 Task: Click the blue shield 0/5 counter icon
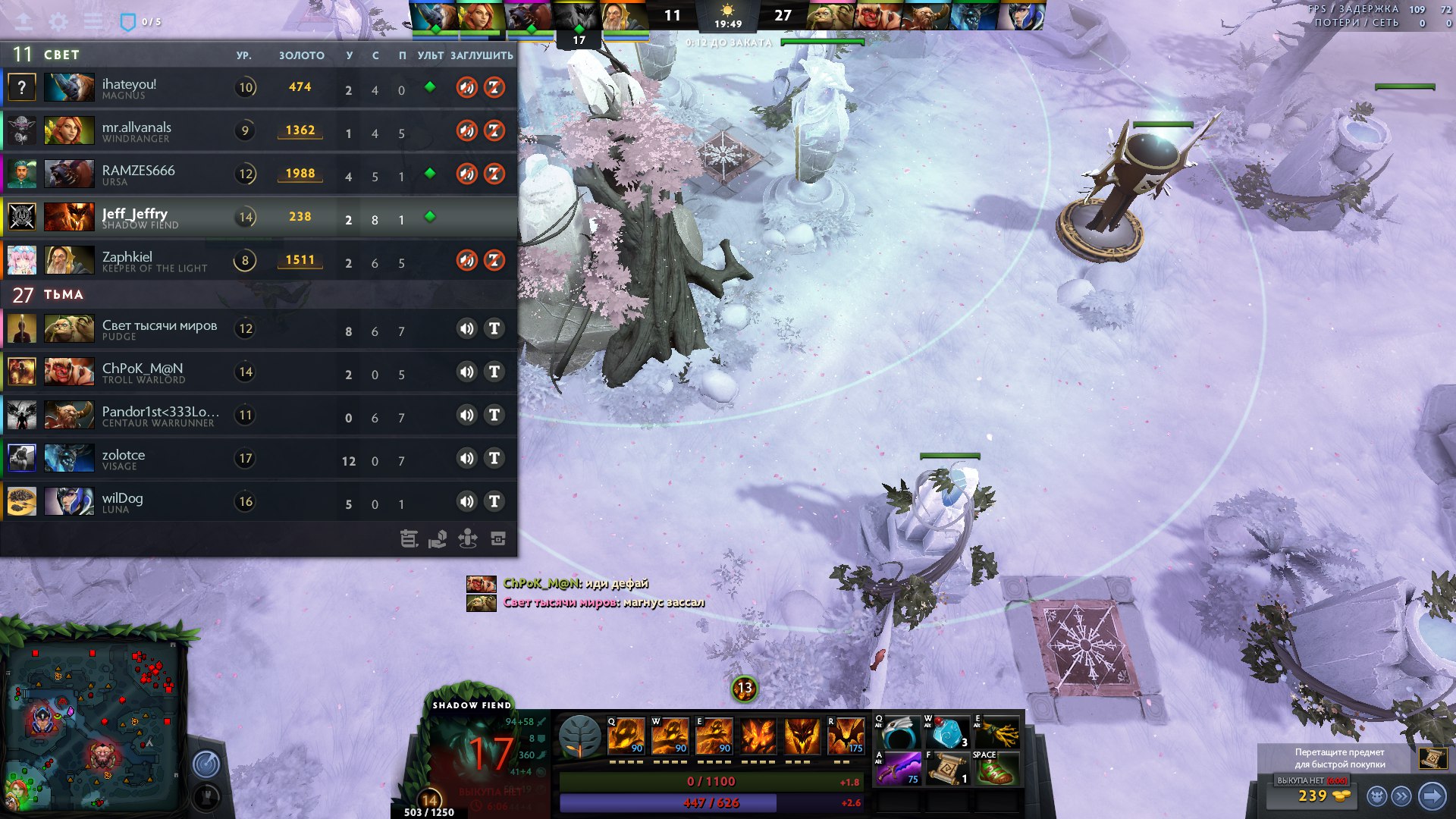(128, 22)
